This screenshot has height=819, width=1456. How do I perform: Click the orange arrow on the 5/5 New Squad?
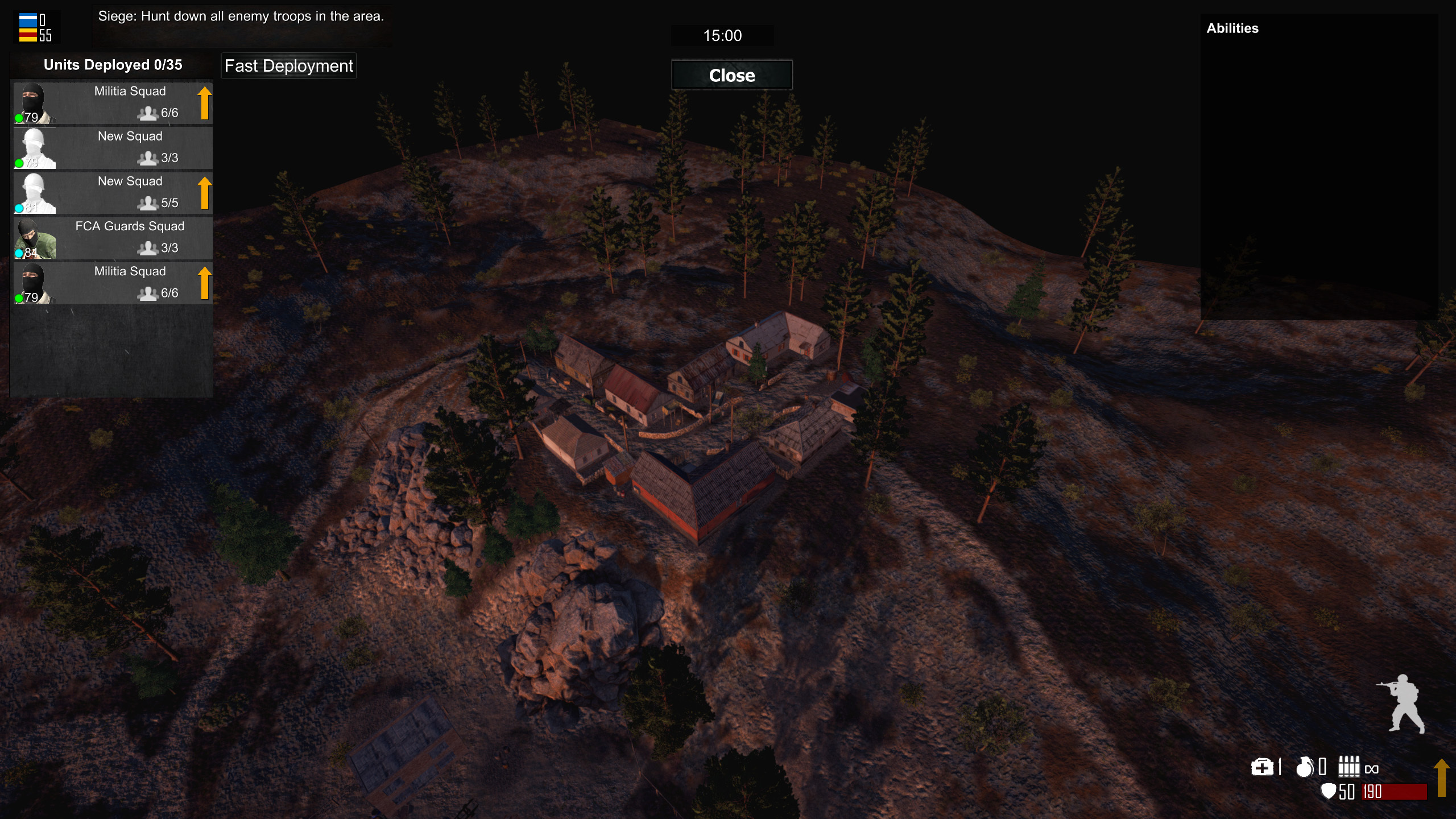205,193
